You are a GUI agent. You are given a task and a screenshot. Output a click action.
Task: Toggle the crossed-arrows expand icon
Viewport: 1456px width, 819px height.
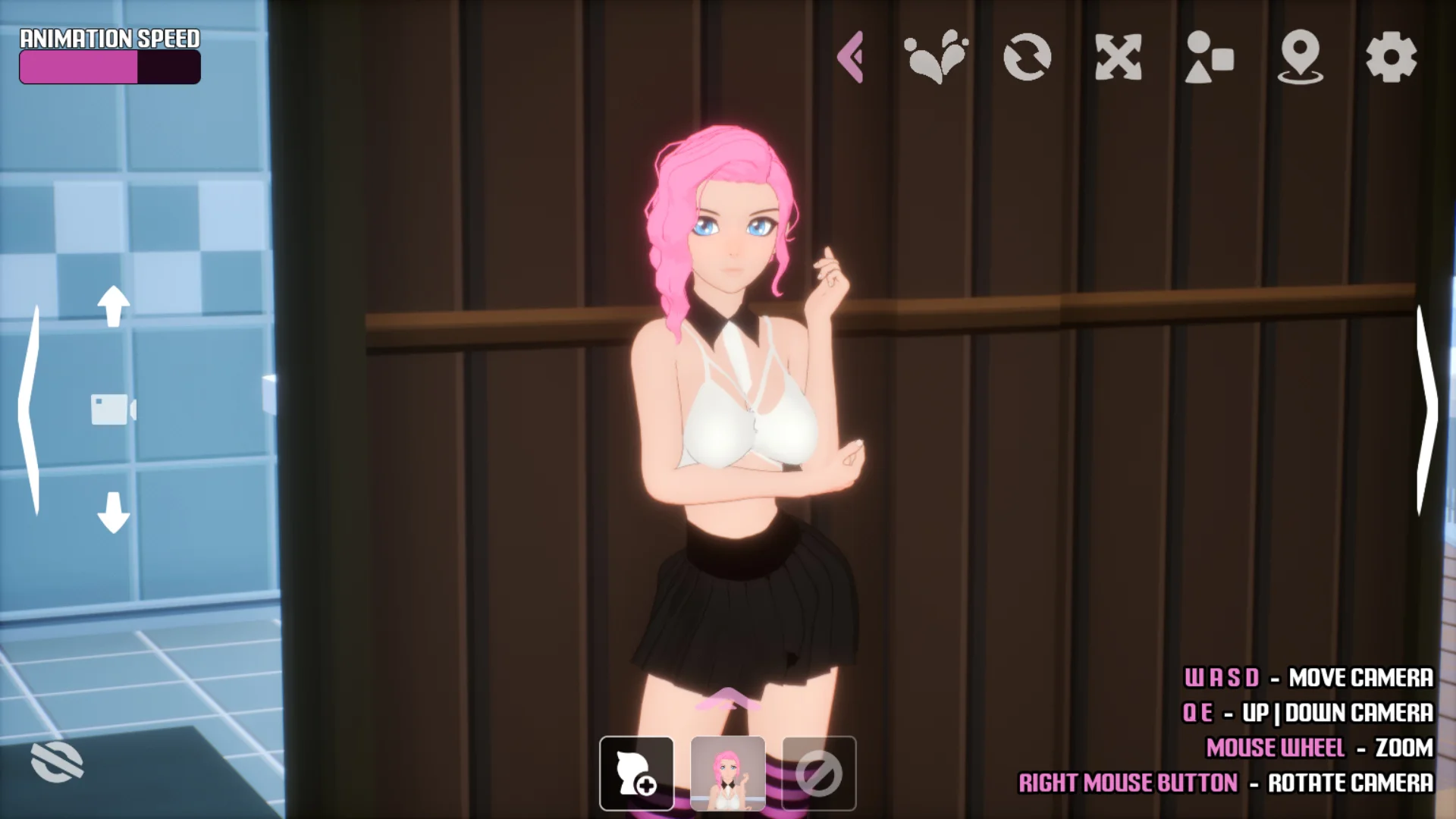[1119, 57]
